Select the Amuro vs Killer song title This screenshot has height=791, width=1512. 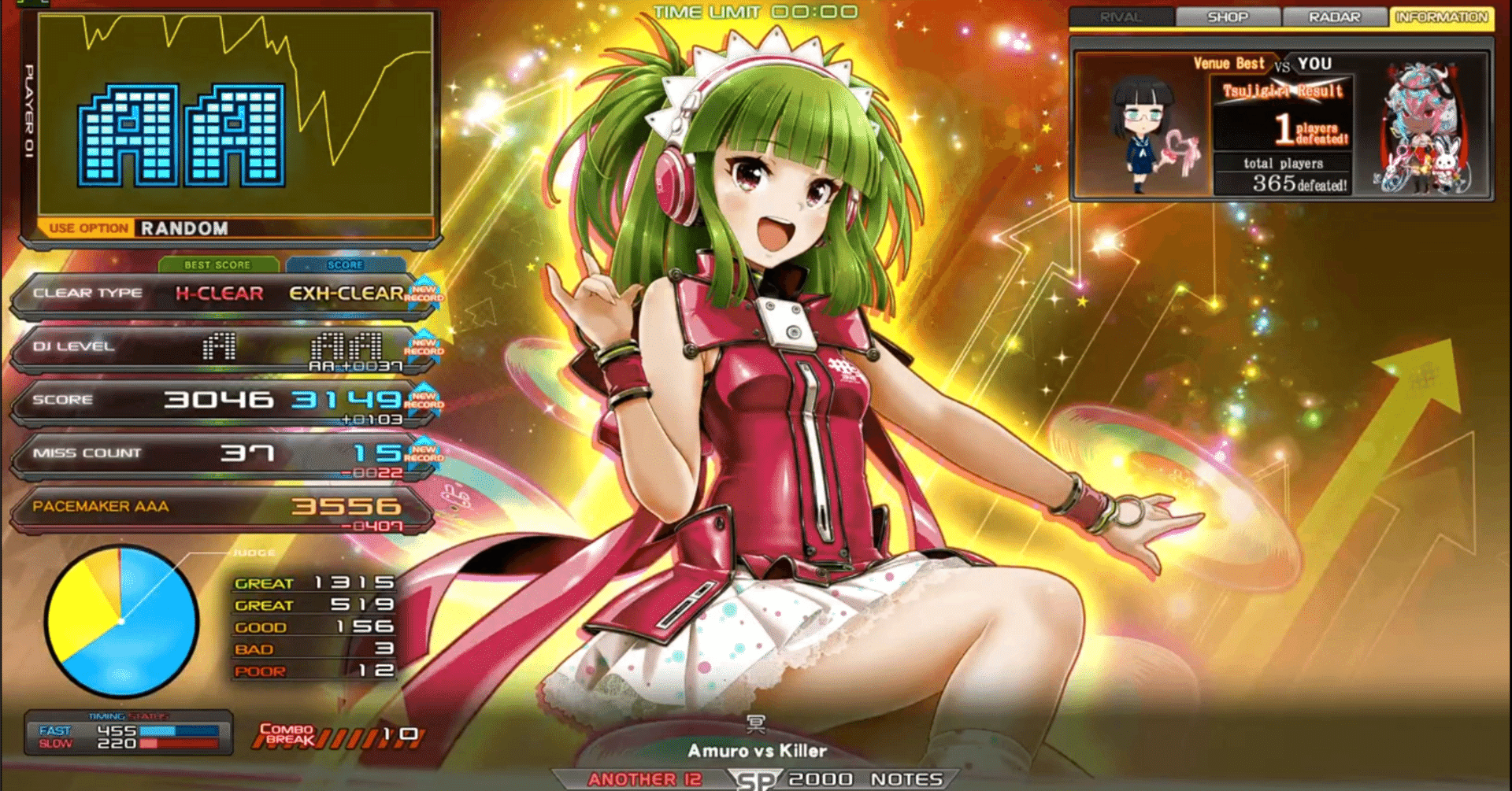(758, 750)
